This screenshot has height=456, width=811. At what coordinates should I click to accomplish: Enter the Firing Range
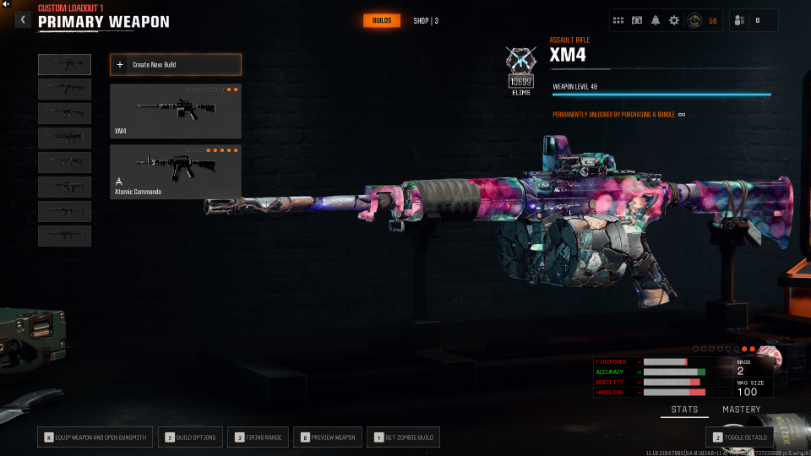[x=258, y=437]
